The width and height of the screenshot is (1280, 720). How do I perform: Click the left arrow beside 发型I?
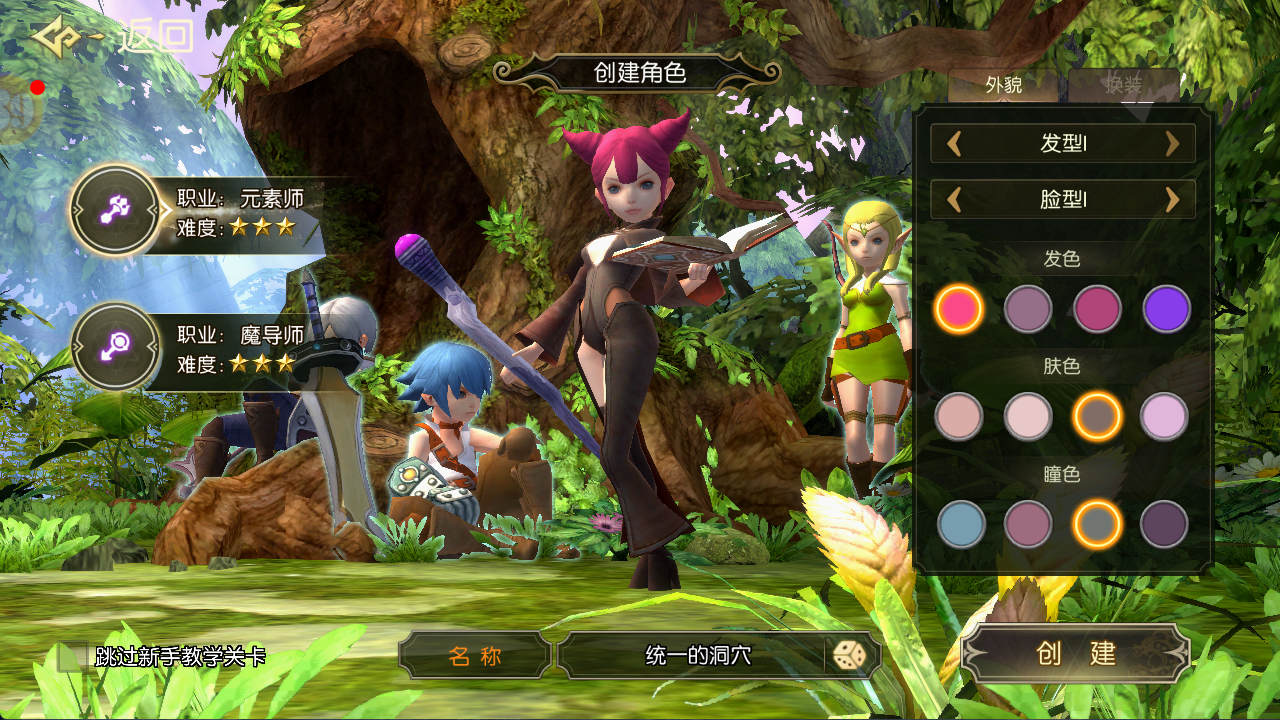coord(954,144)
